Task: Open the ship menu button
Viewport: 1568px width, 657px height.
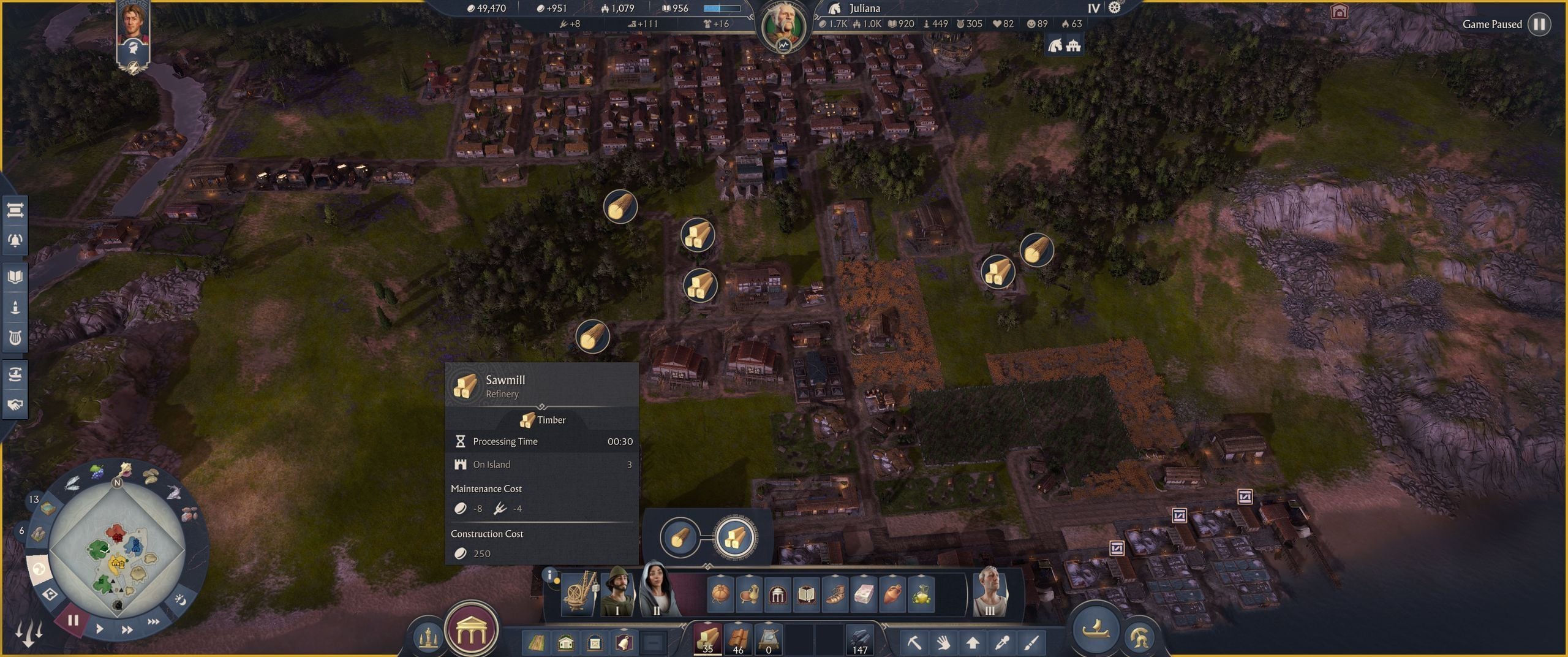Action: click(1095, 629)
